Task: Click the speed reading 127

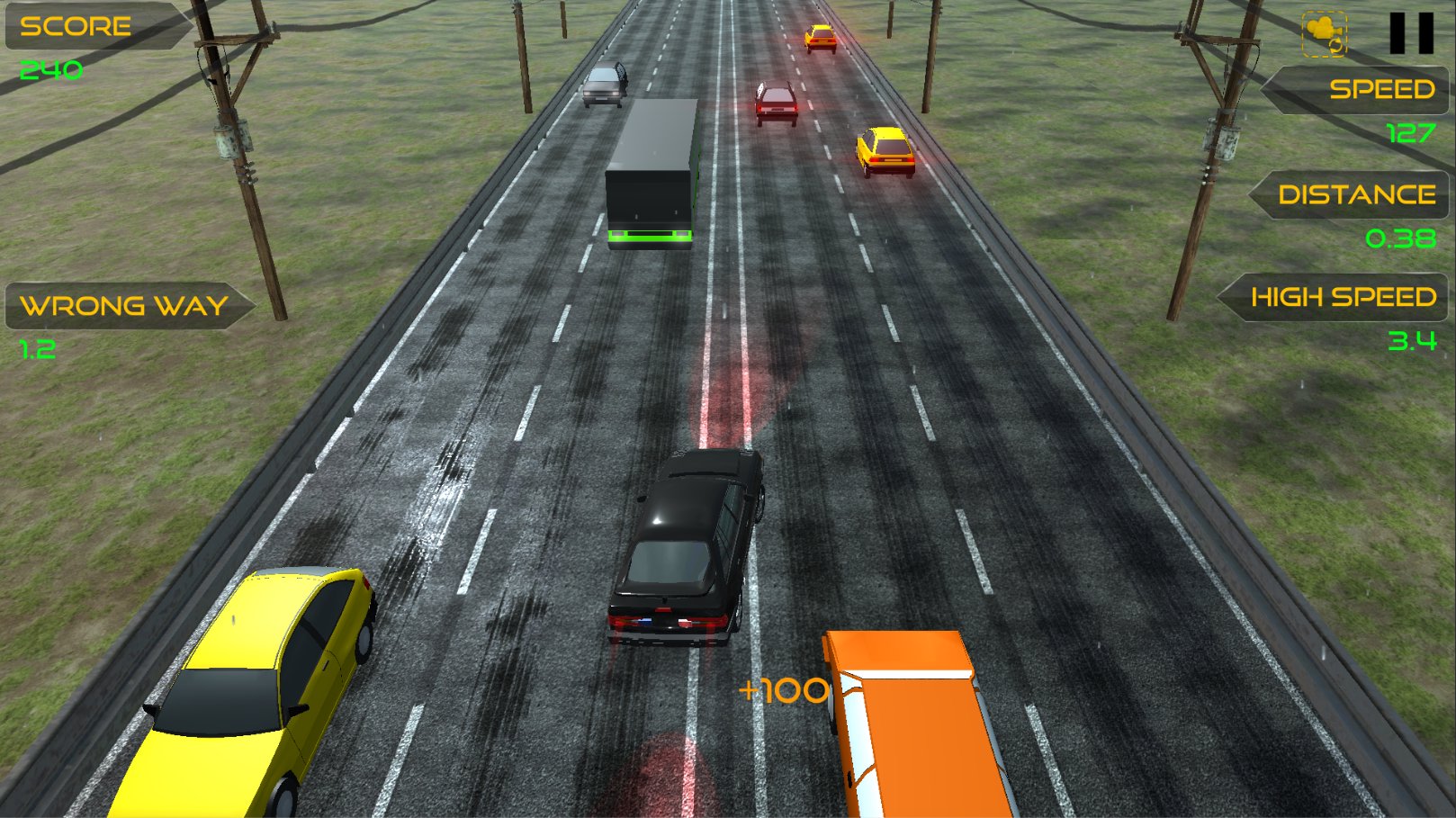Action: coord(1409,133)
